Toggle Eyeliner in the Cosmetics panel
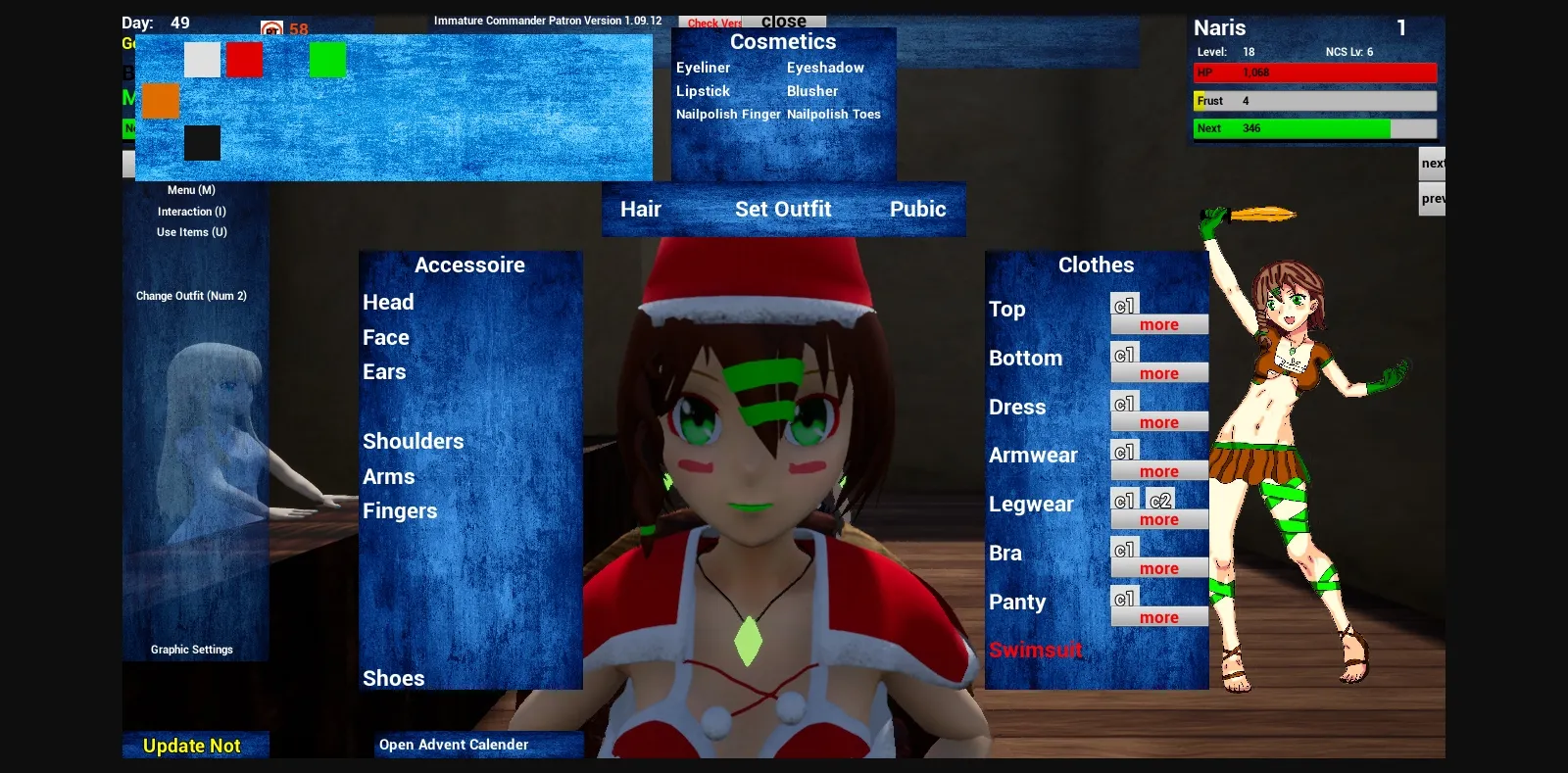 [702, 67]
